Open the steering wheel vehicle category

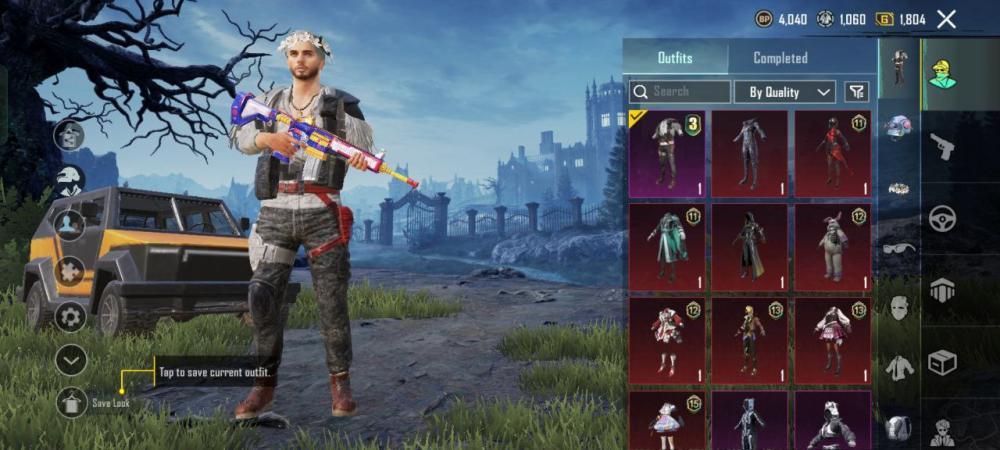[941, 218]
